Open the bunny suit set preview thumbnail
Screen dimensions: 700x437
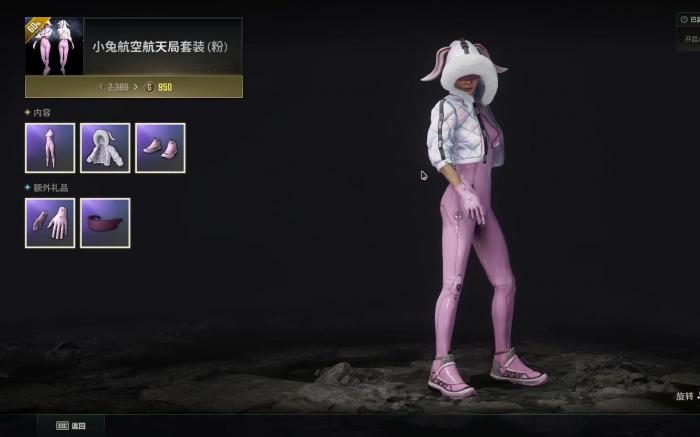(53, 46)
